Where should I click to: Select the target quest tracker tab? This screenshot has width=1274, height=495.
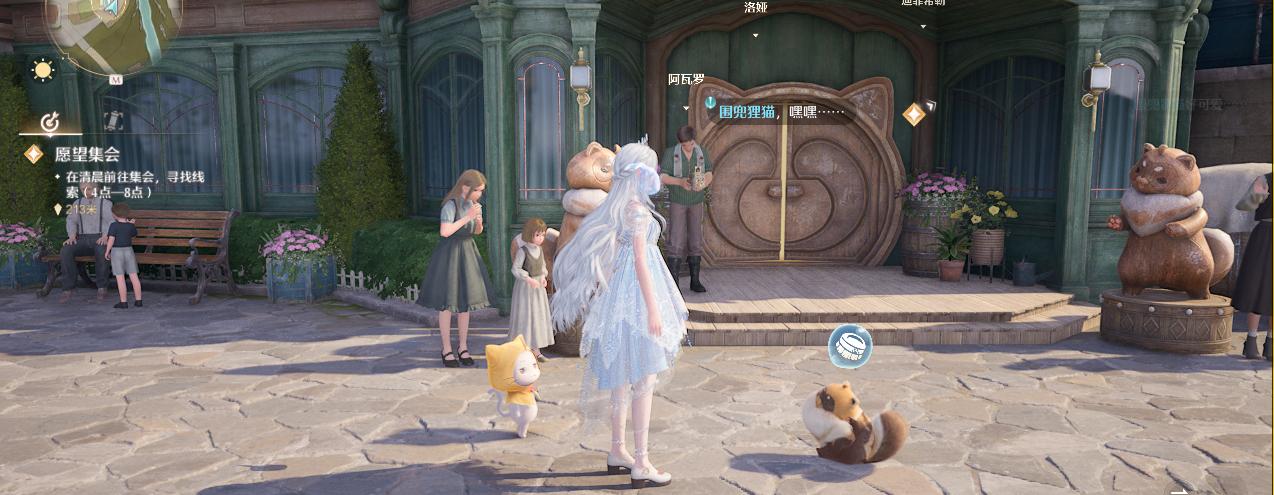pos(50,122)
